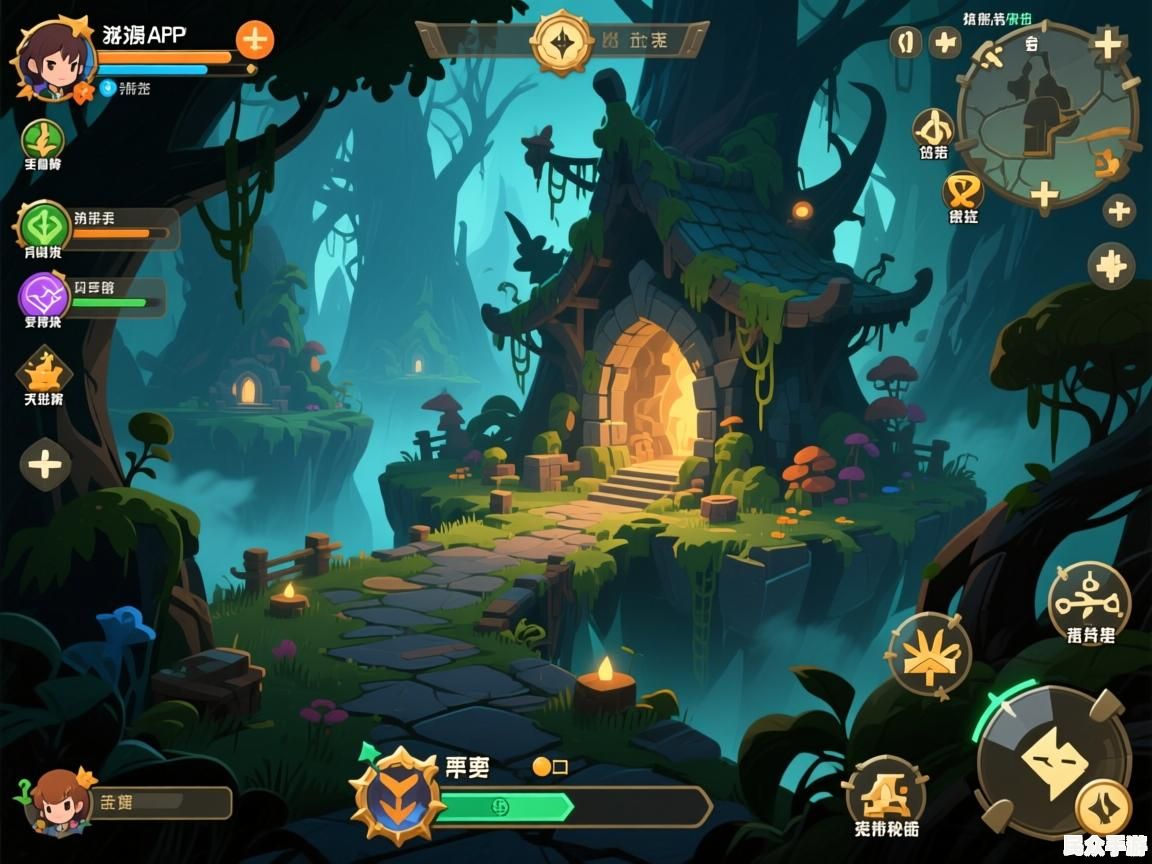The image size is (1152, 864).
Task: Open the green leaf emblem with orange bar
Action: coord(43,225)
